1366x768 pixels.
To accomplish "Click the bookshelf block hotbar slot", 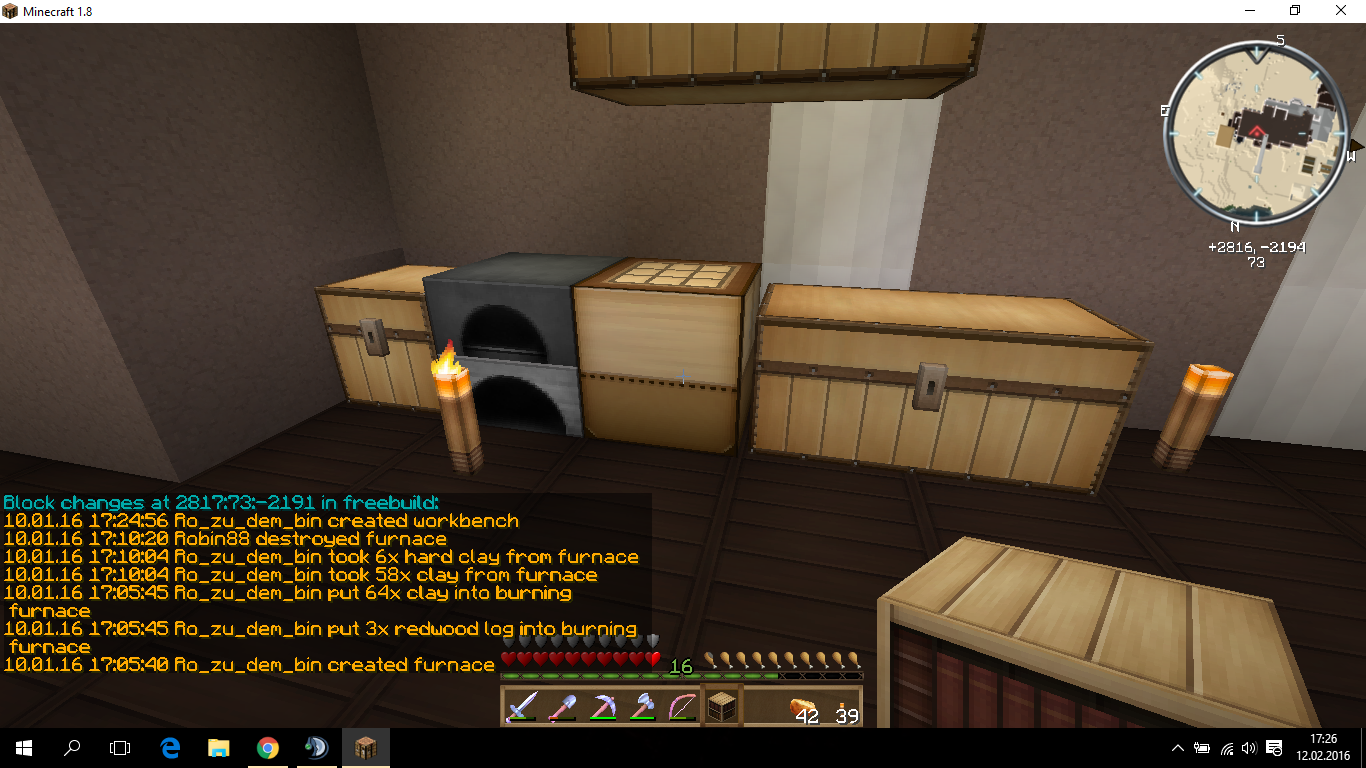I will [x=723, y=707].
